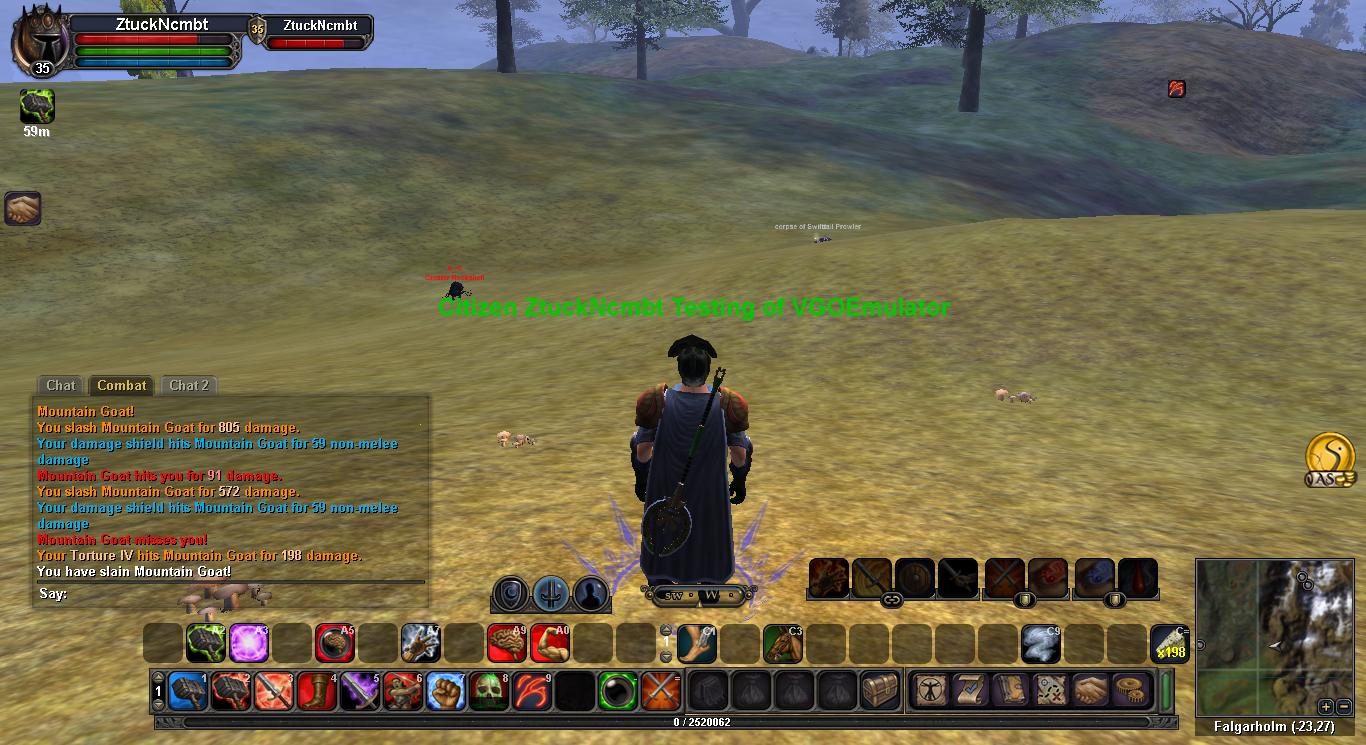Select the item stack showing x198
Image resolution: width=1366 pixels, height=745 pixels.
click(1169, 643)
